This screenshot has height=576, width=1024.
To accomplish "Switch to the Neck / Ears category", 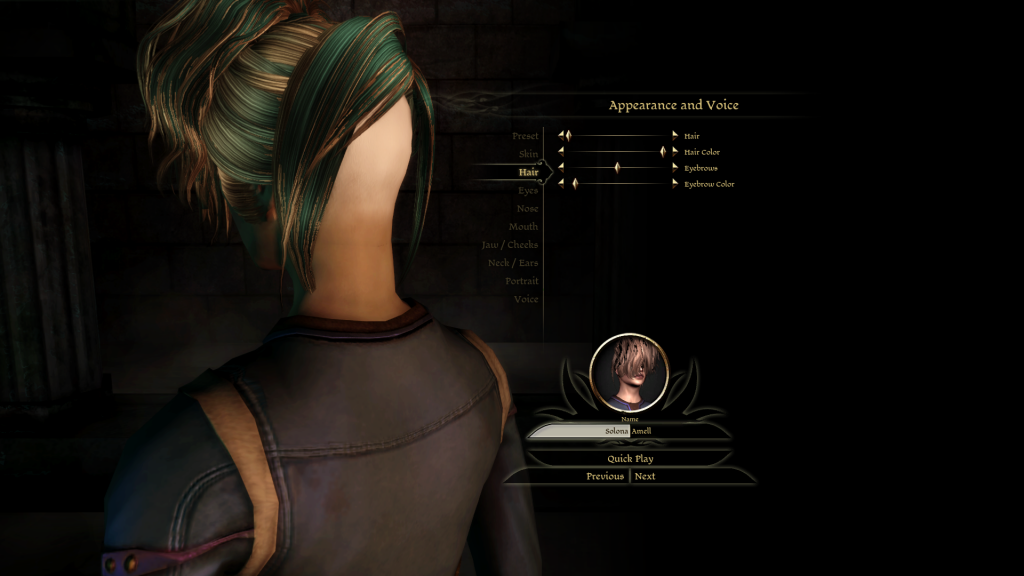I will point(512,263).
